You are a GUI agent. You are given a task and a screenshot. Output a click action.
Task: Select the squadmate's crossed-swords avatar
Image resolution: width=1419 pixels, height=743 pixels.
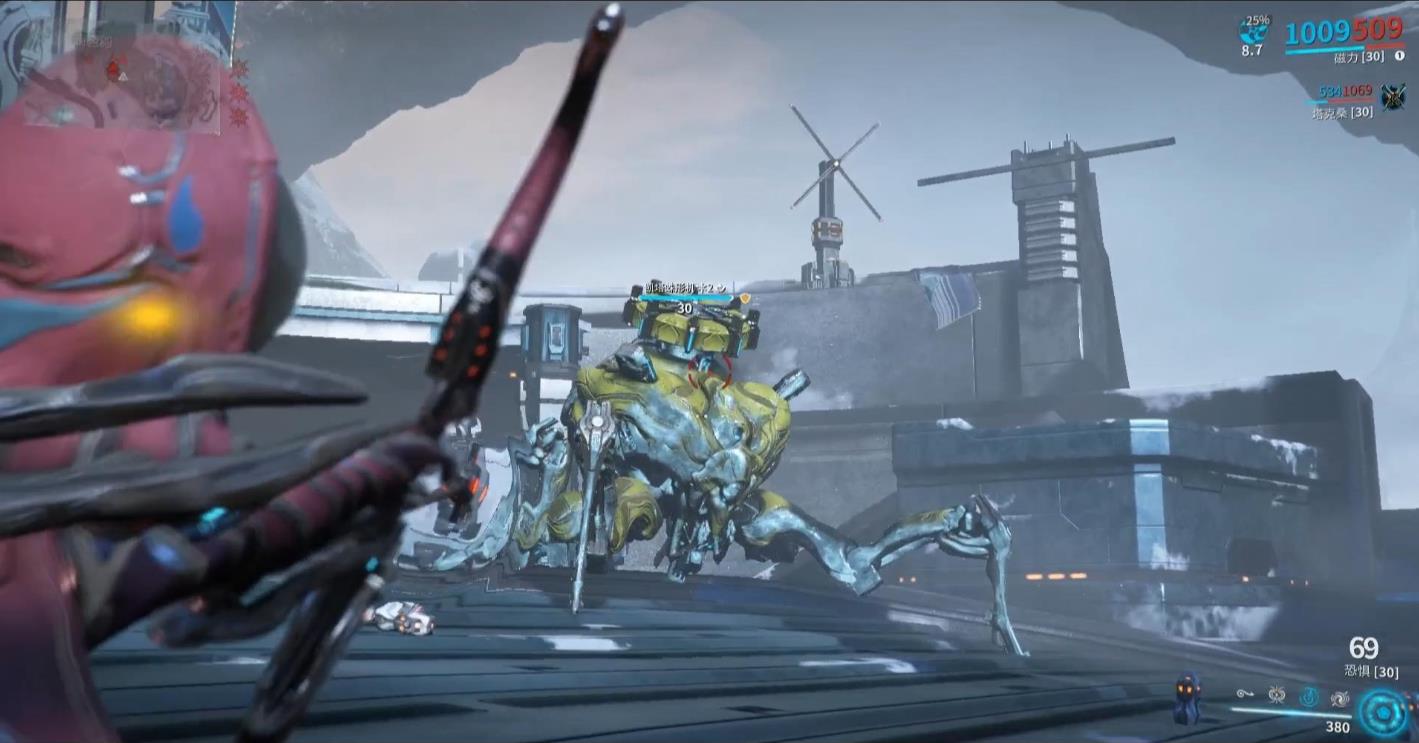1392,97
